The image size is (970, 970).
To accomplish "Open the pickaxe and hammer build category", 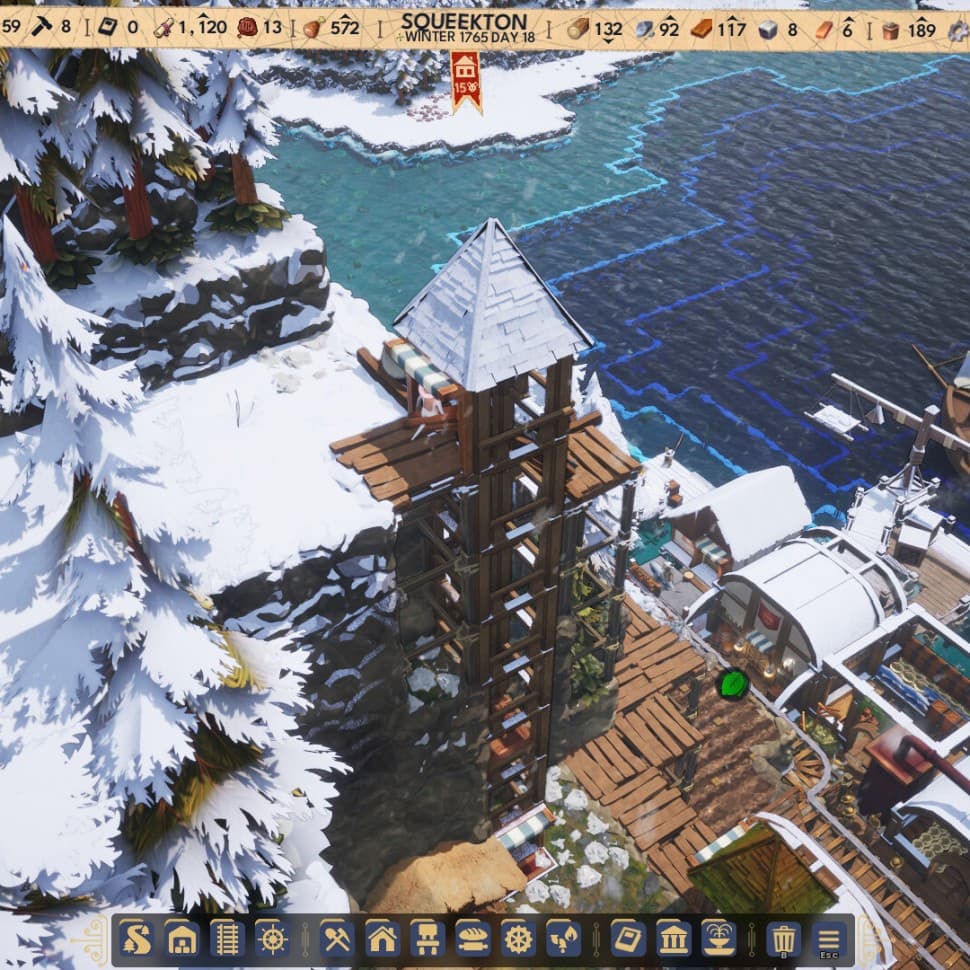I will [336, 939].
